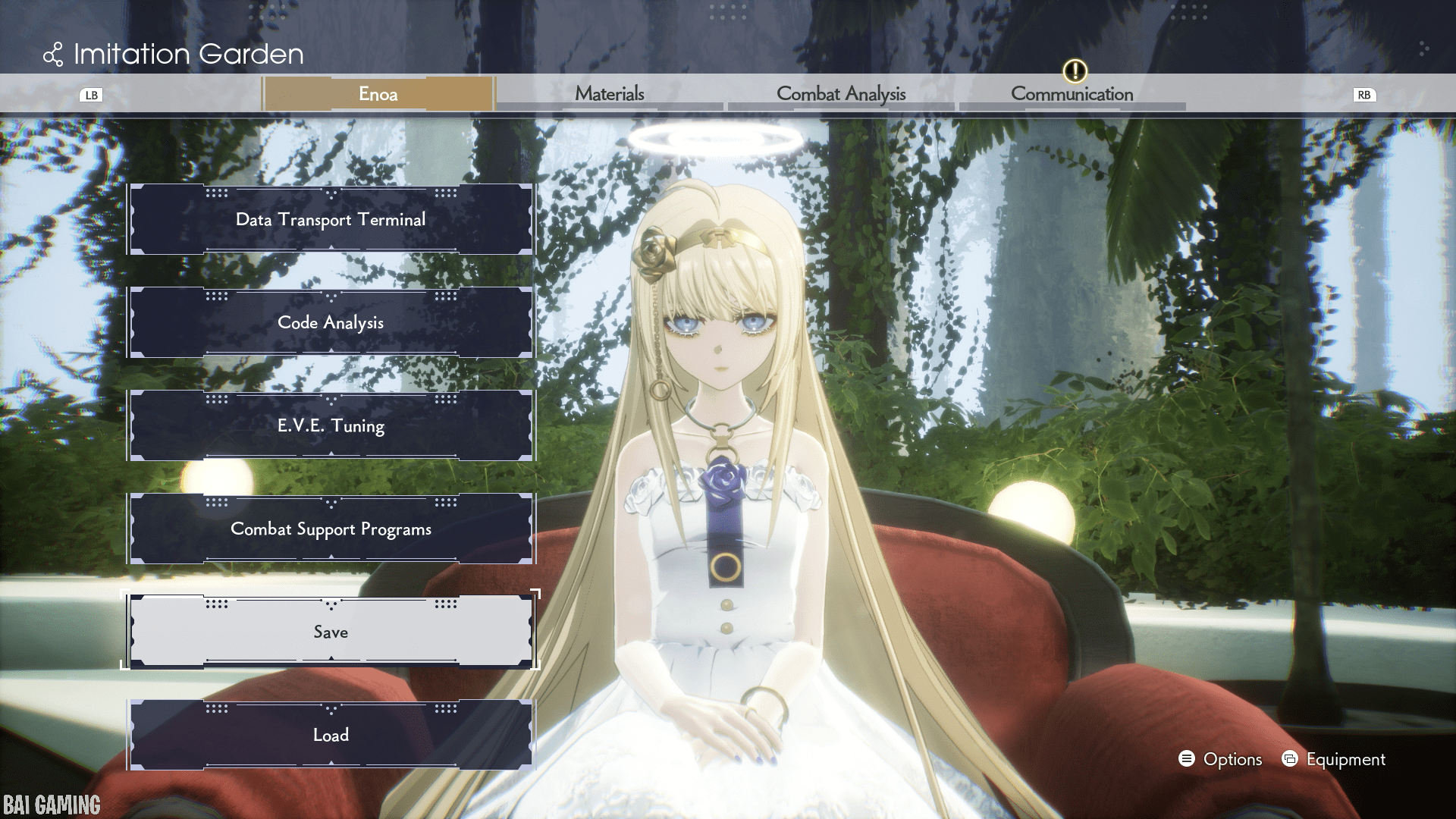Image resolution: width=1456 pixels, height=819 pixels.
Task: Open E.V.E. Tuning
Action: tap(331, 426)
